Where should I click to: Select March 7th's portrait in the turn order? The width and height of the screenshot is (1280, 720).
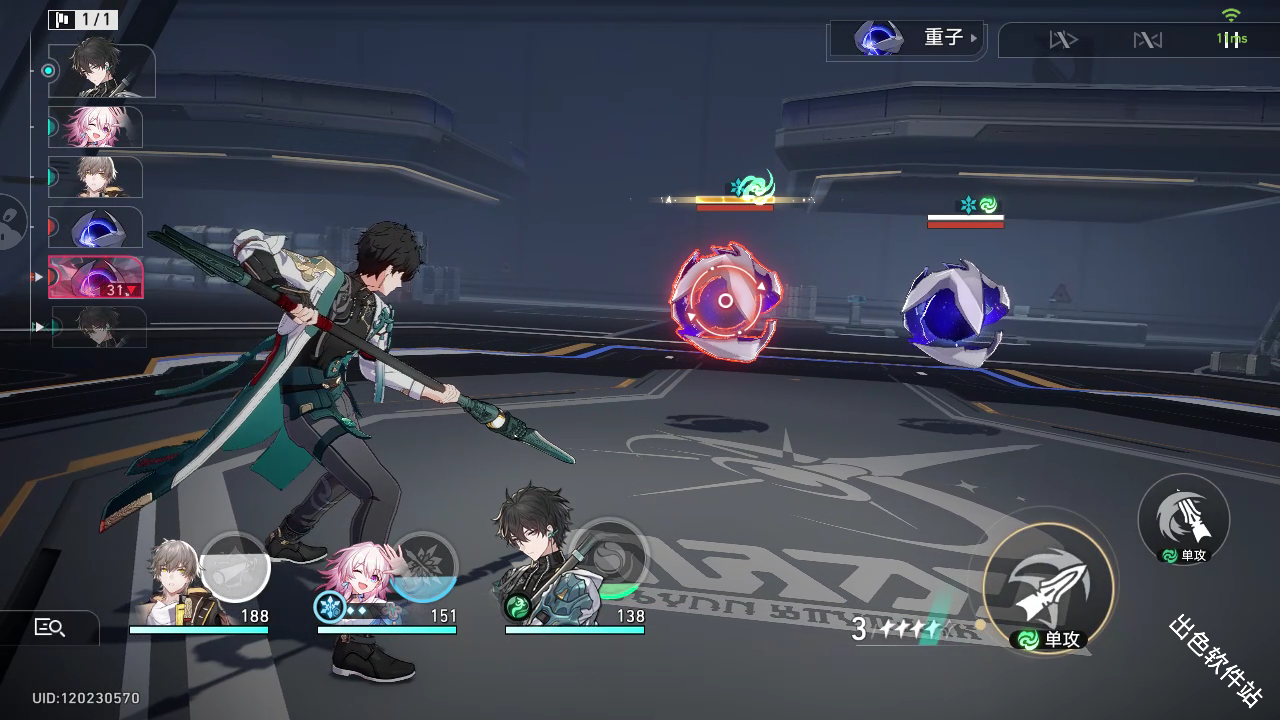pos(95,128)
